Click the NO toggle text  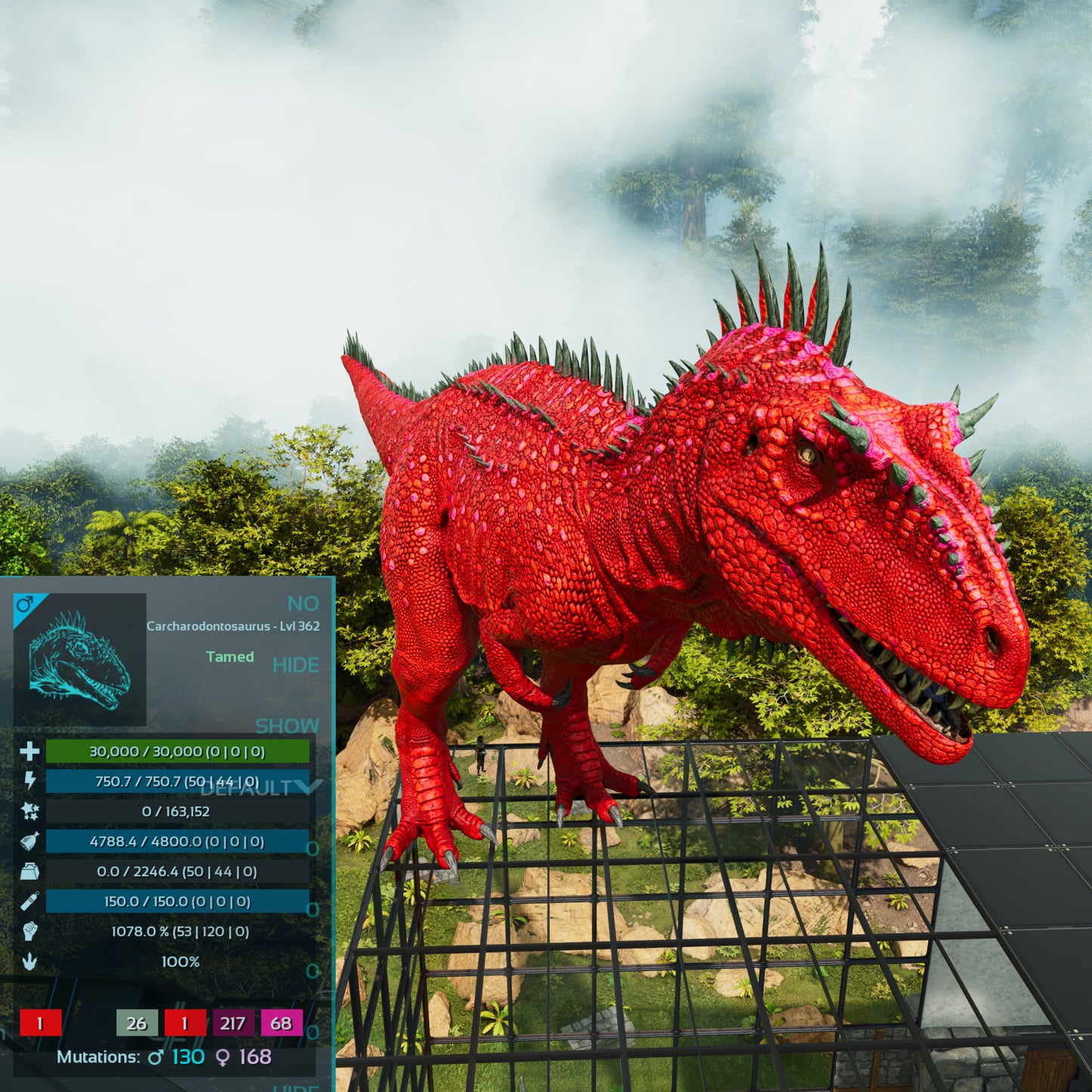(302, 604)
